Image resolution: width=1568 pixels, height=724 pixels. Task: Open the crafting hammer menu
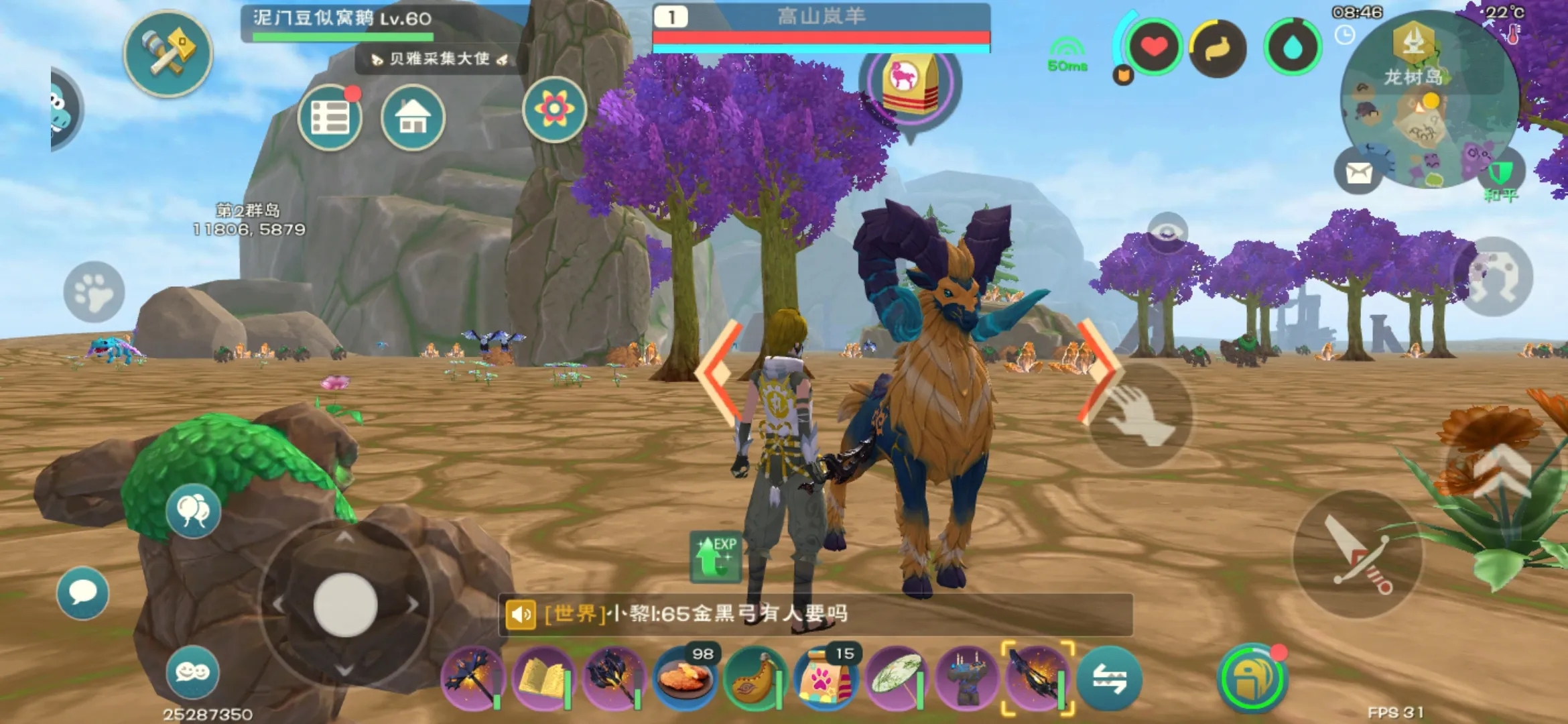(x=168, y=54)
